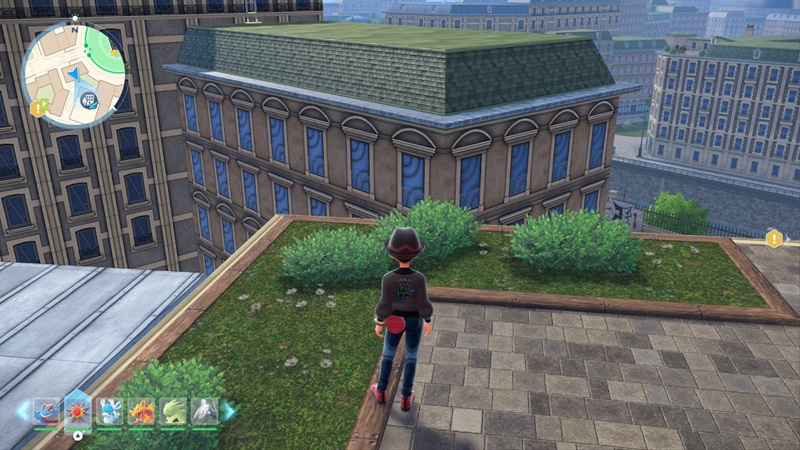Select the dark building icon on minimap
Screen dimensions: 800x450
[90, 100]
